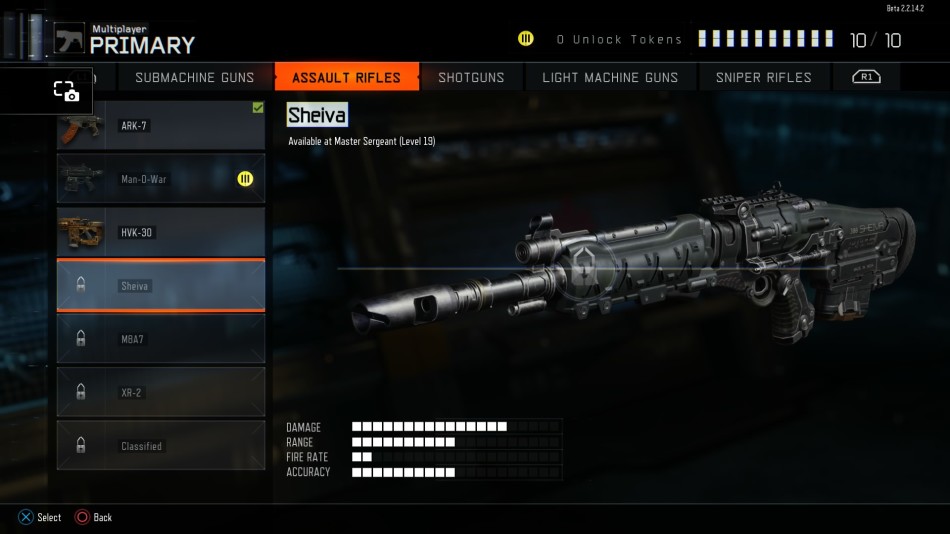Select the locked Sheiva rifle entry
This screenshot has height=534, width=950.
[x=161, y=286]
